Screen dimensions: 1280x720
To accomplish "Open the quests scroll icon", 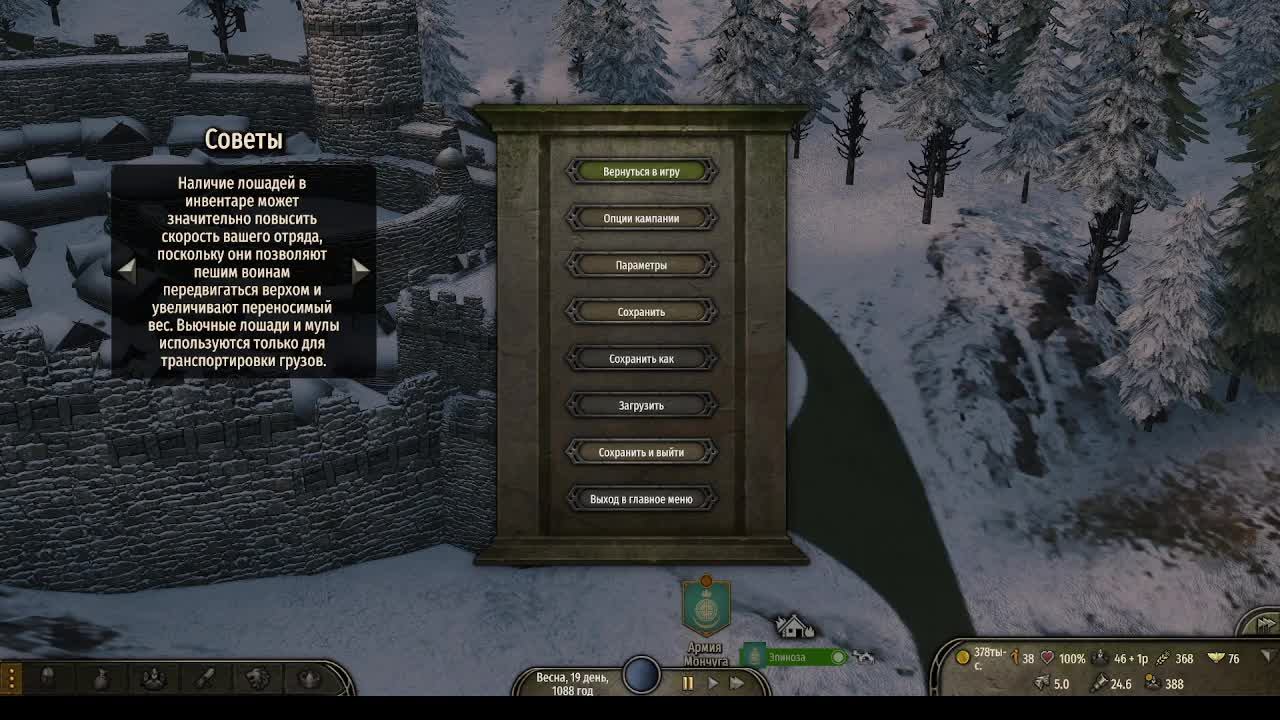I will click(205, 678).
